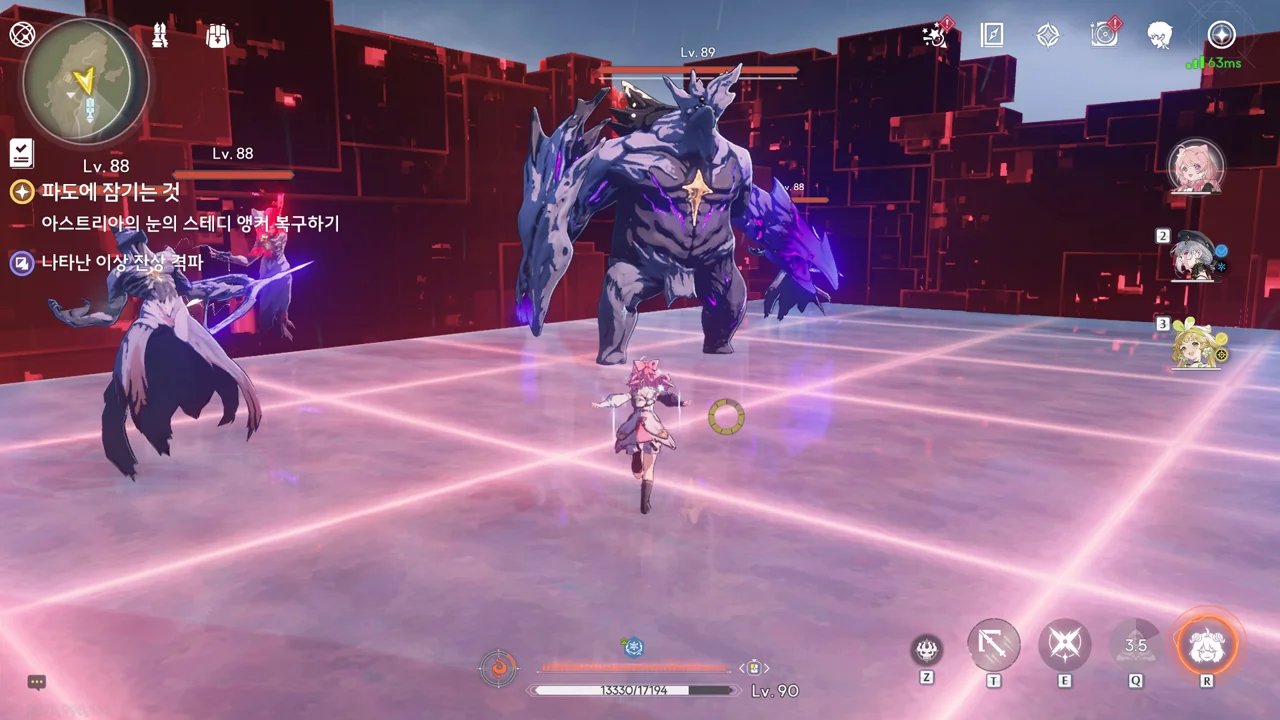The height and width of the screenshot is (720, 1280).
Task: Open the four-point star diamond icon
Action: pyautogui.click(x=1047, y=35)
